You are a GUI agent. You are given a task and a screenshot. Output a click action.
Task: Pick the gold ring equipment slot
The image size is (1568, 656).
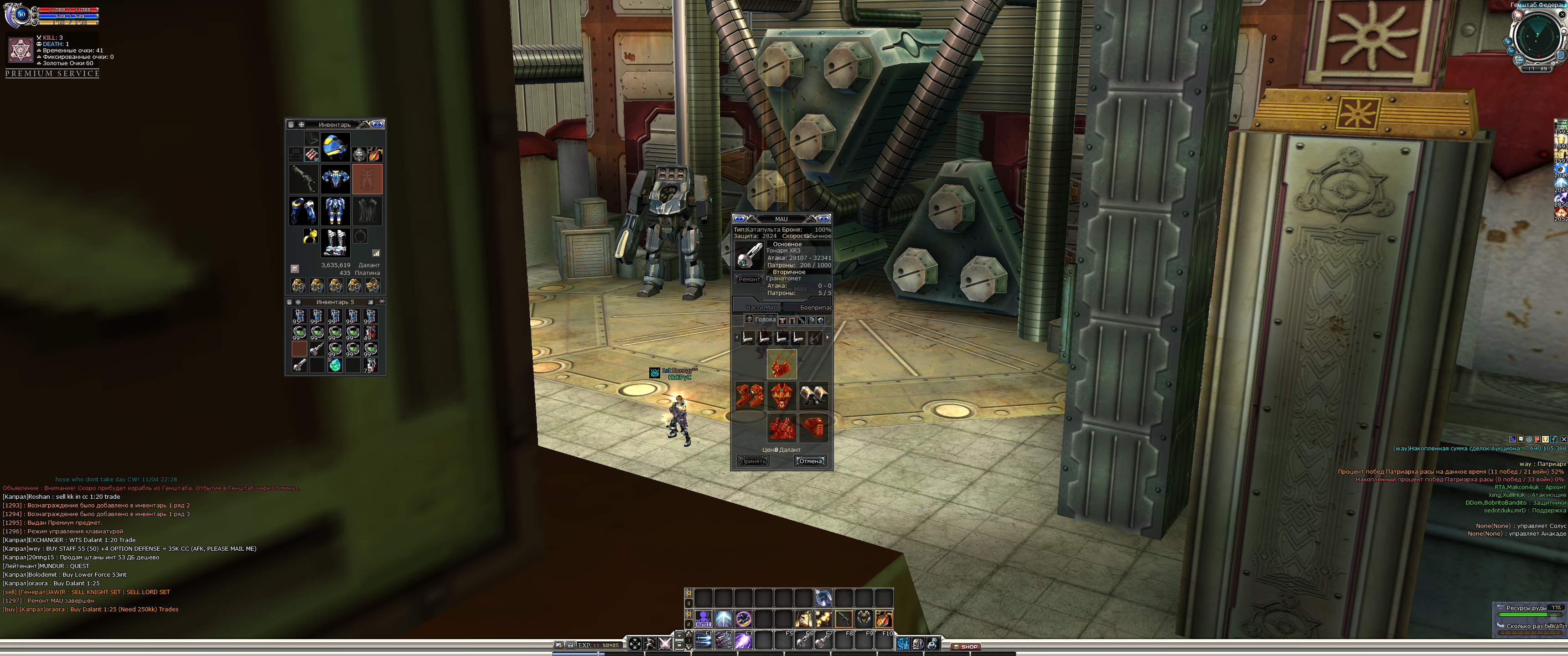(310, 236)
